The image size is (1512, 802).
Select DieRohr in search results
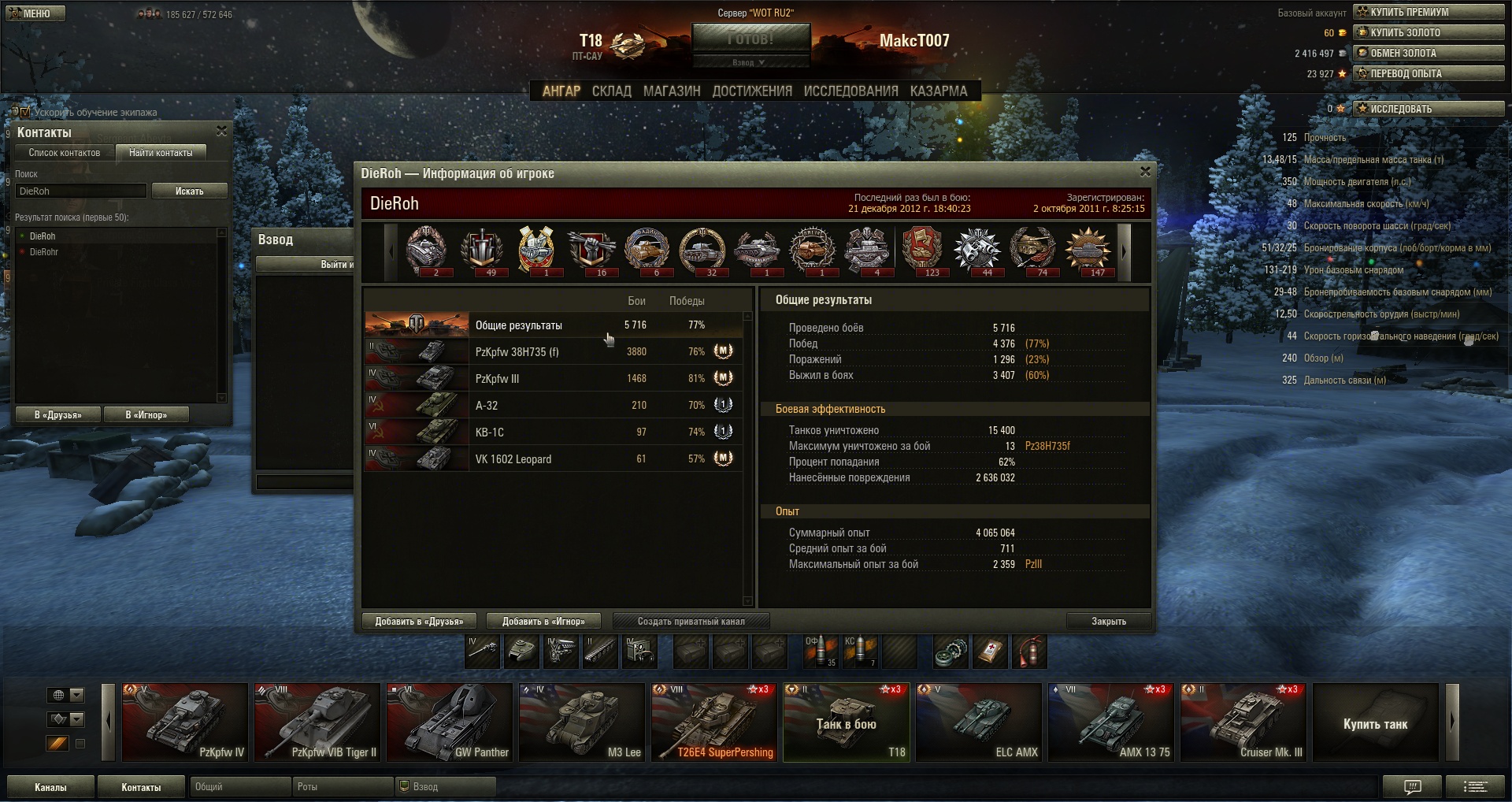(44, 252)
